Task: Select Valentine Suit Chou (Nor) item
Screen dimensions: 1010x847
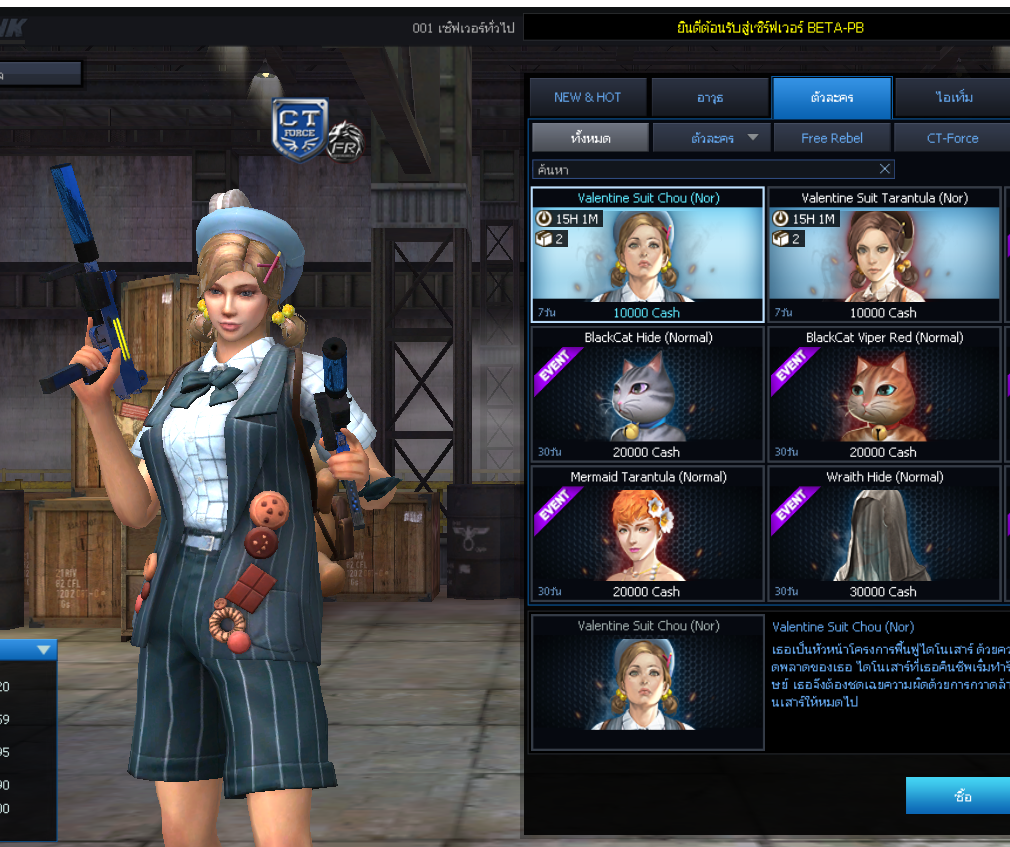Action: 647,255
